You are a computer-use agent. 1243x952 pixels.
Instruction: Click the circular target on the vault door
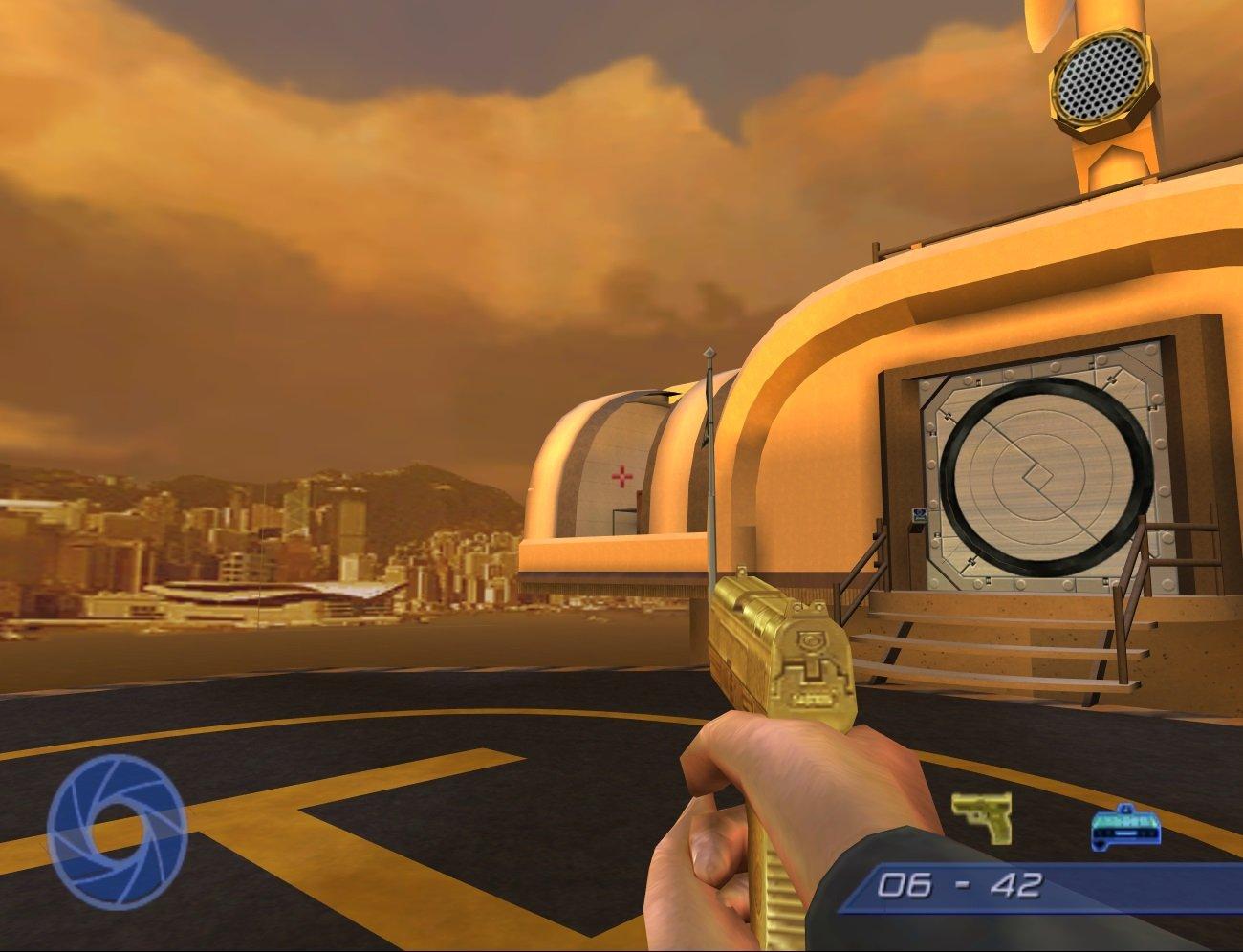[x=1037, y=470]
